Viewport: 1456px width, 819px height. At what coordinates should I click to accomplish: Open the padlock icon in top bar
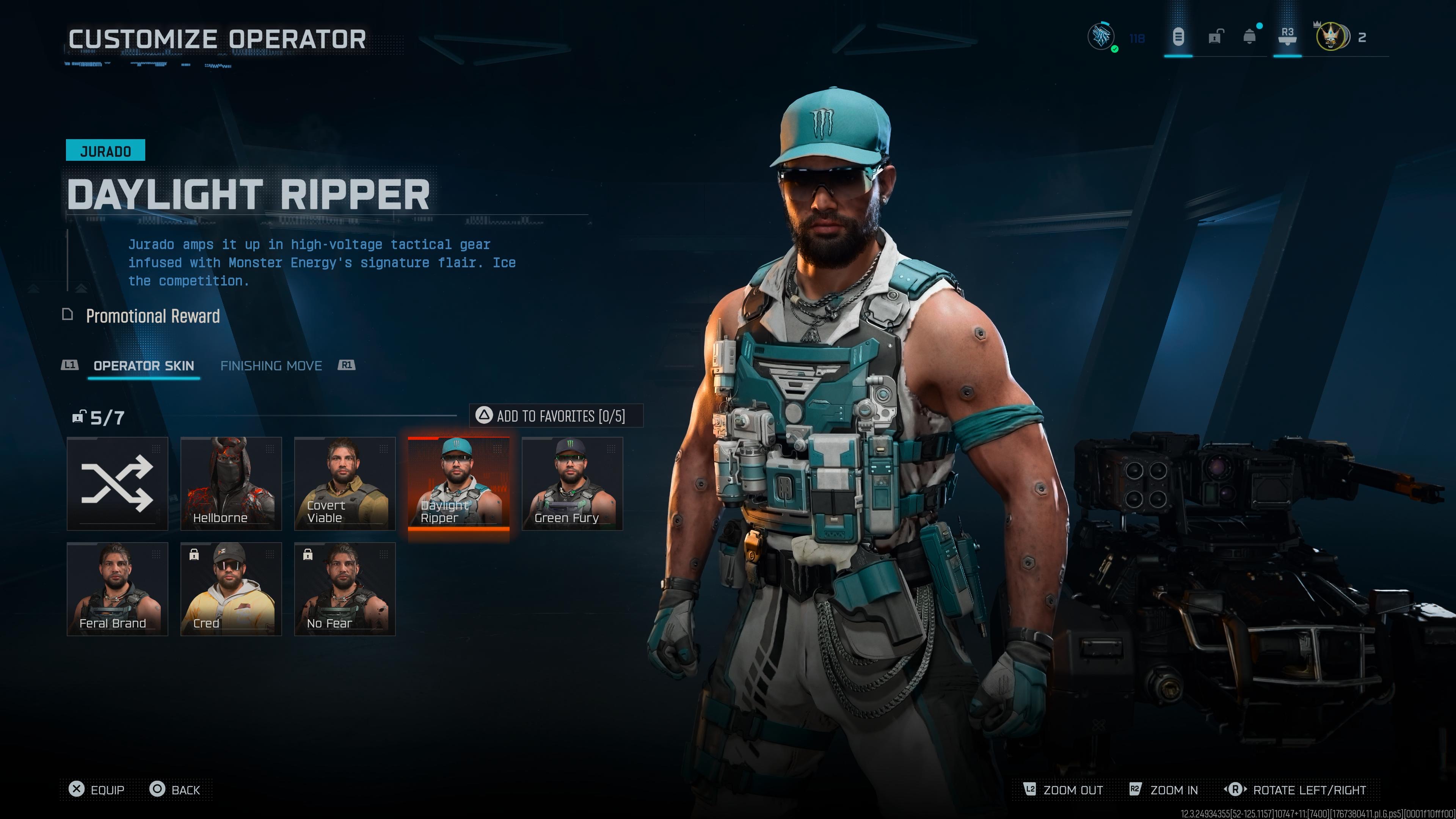[x=1214, y=37]
